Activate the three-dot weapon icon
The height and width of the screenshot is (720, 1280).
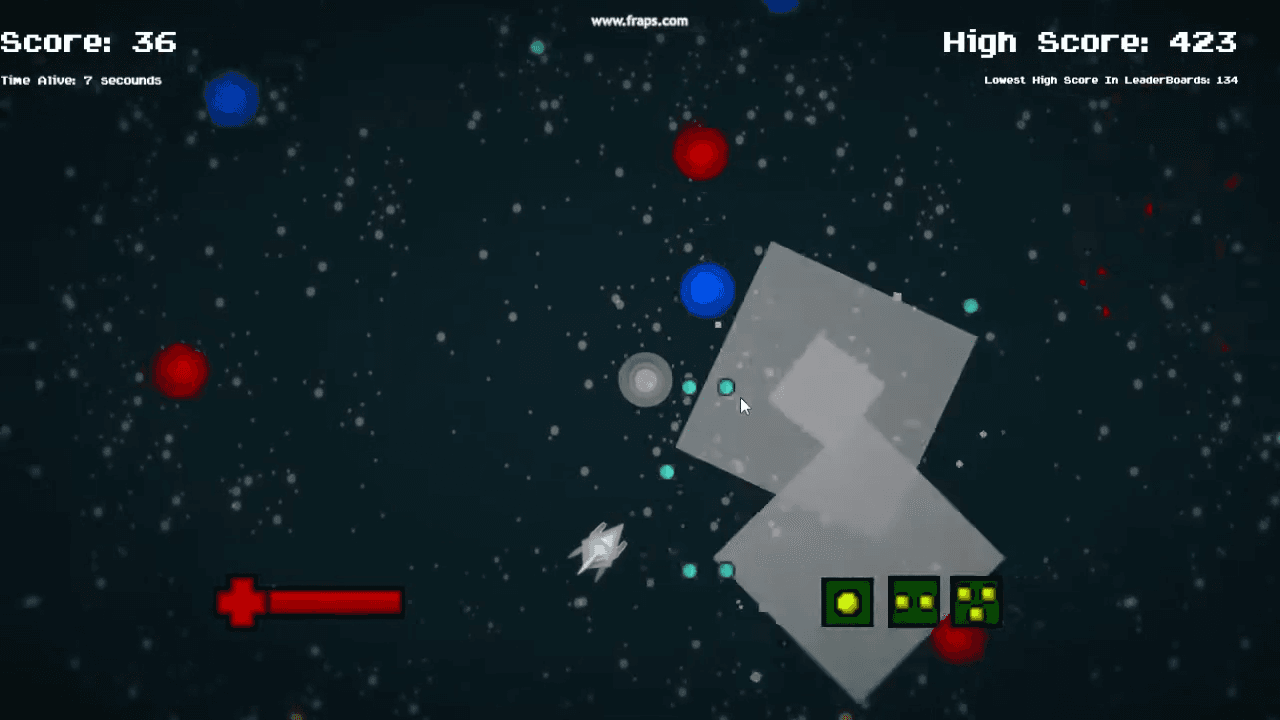pos(976,602)
